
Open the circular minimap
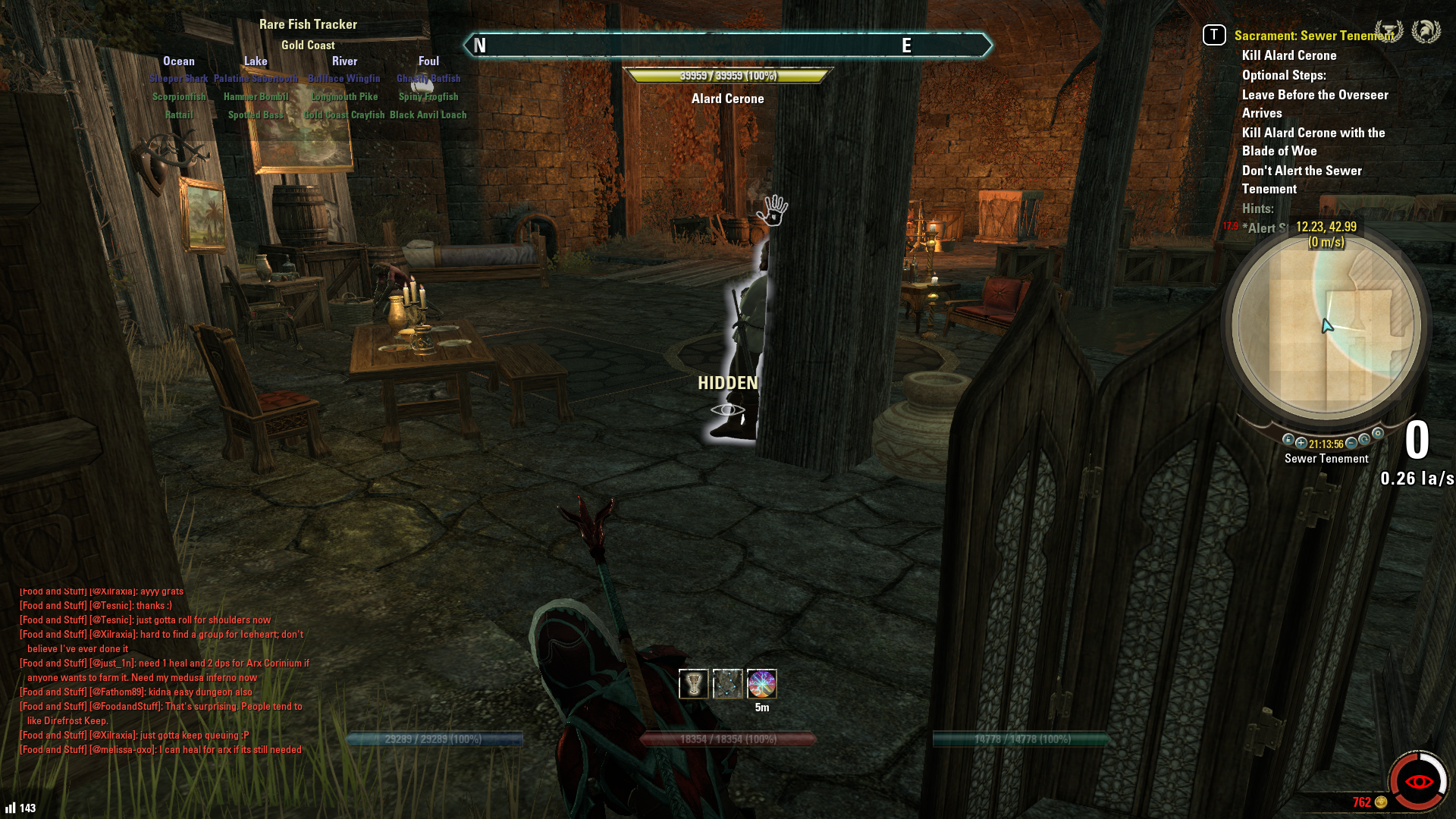tap(1326, 326)
